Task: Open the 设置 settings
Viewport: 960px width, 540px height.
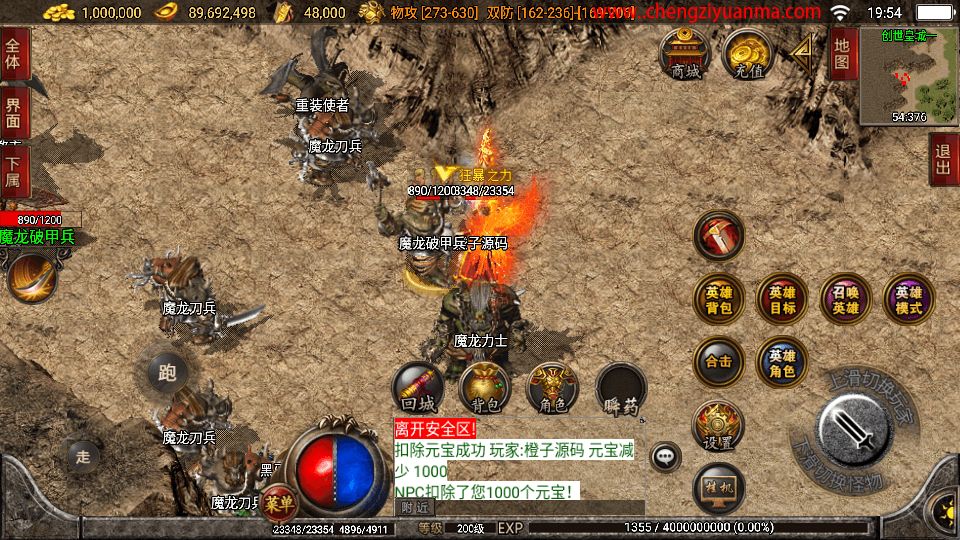Action: coord(719,427)
